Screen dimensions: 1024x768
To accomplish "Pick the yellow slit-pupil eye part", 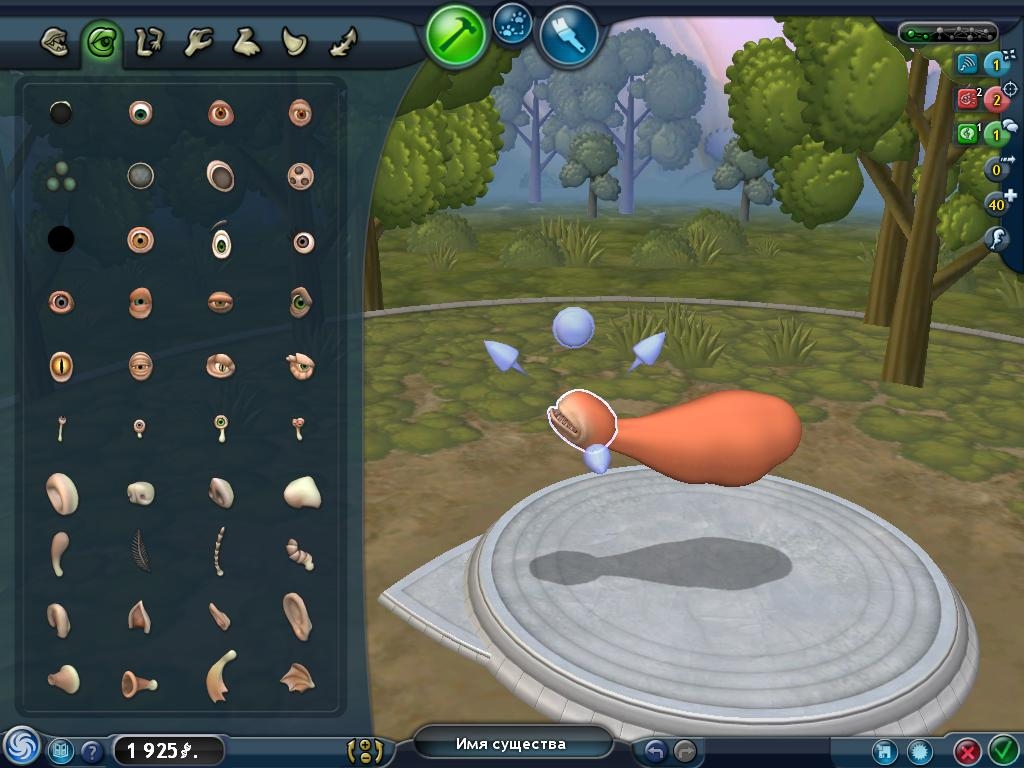I will click(61, 366).
